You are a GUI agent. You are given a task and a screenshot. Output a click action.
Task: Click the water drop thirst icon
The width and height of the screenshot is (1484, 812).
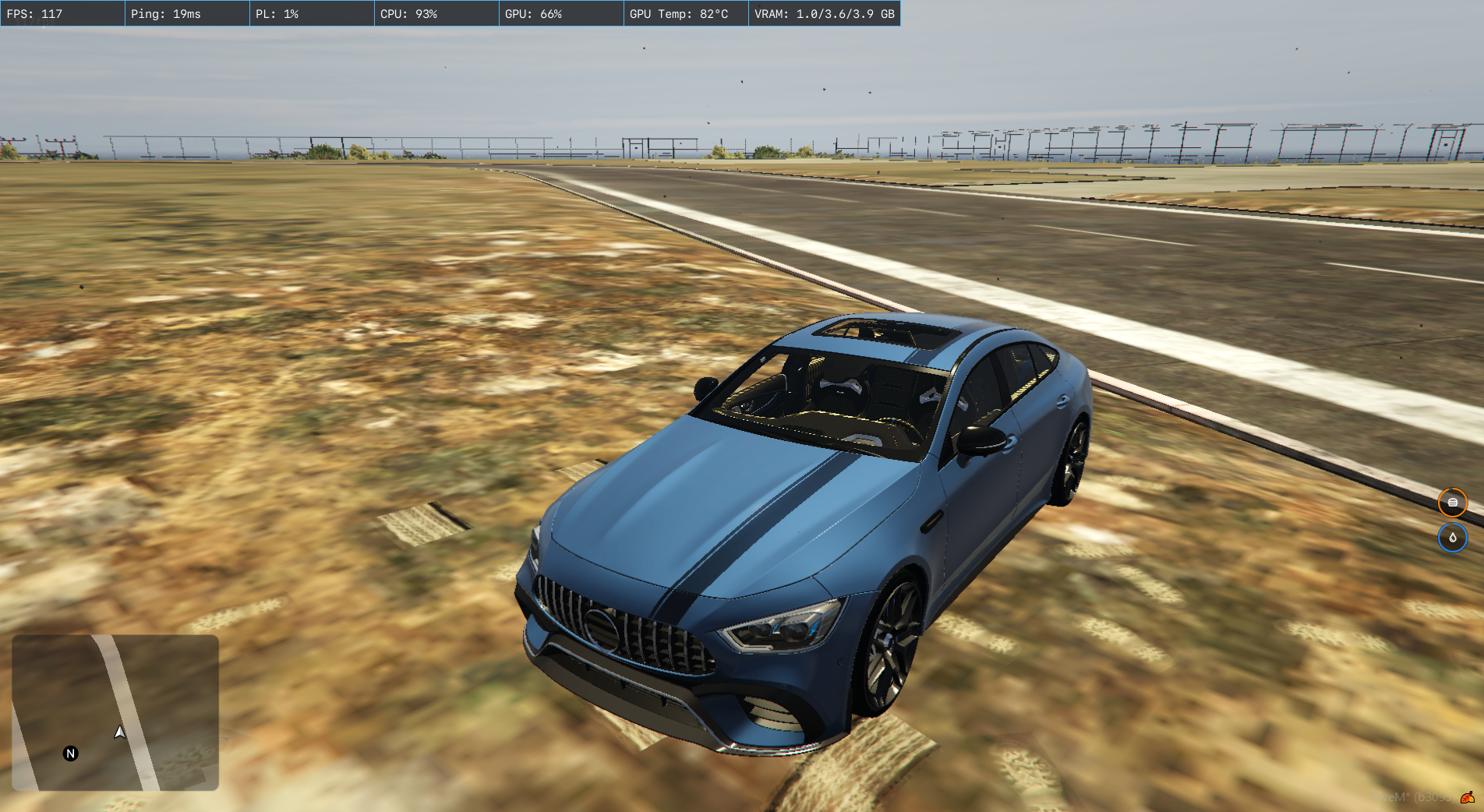pos(1452,538)
